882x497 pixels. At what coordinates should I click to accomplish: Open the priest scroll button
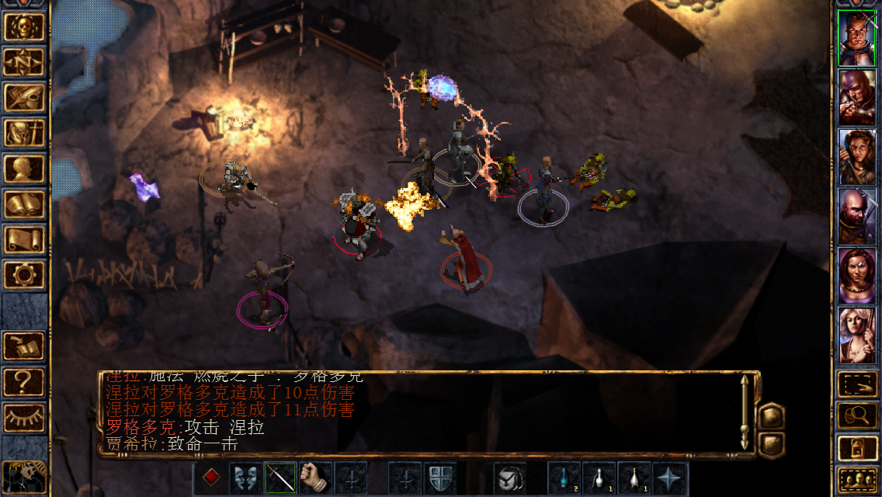tap(24, 239)
